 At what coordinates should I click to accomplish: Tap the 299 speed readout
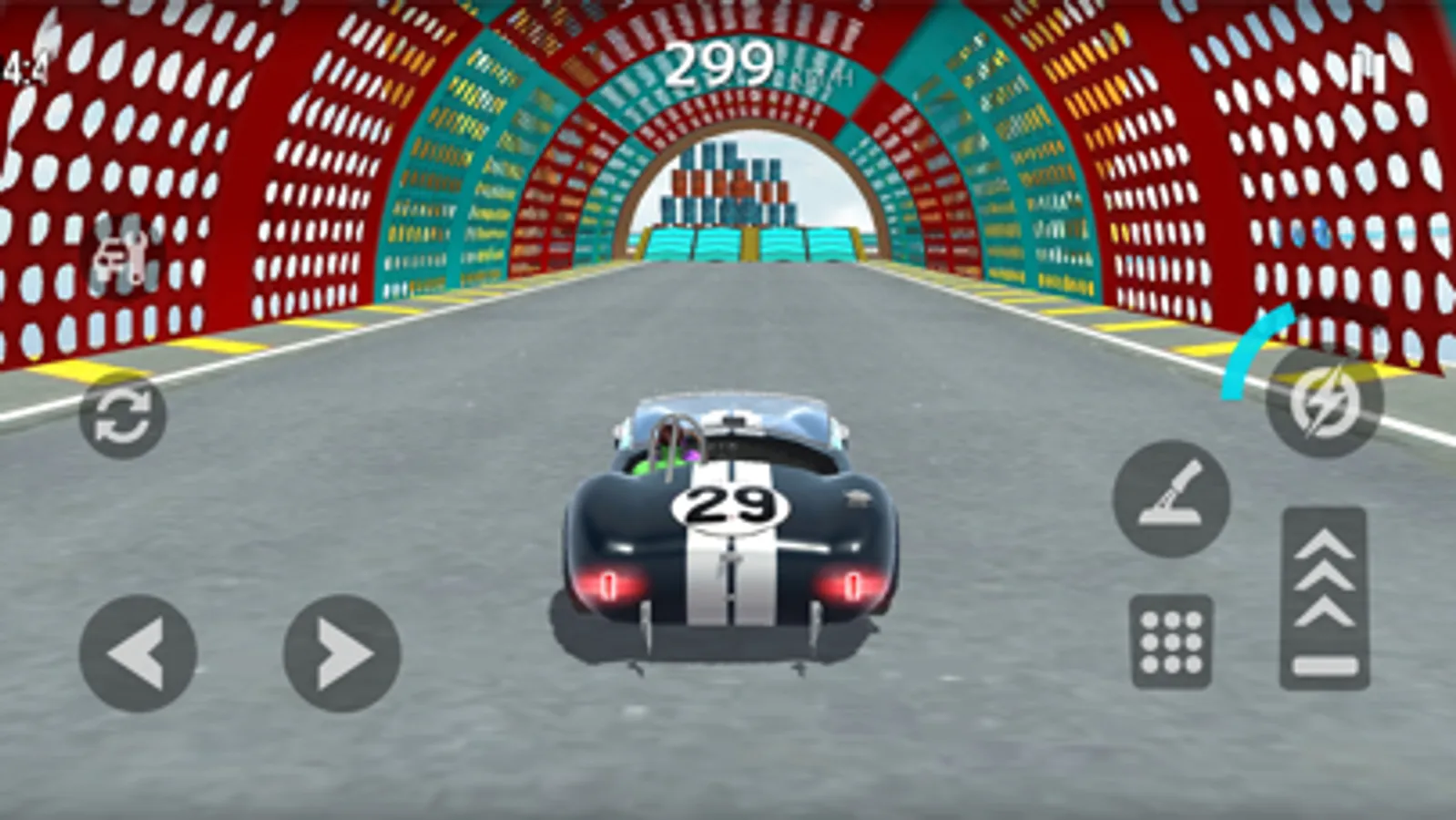click(718, 64)
